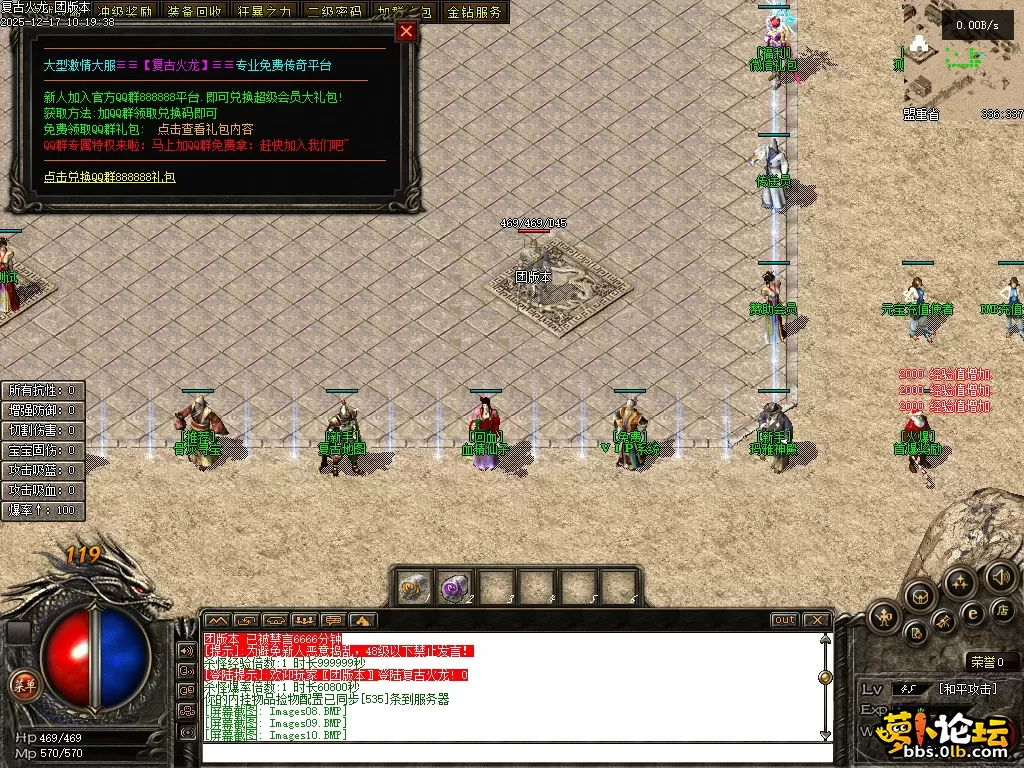This screenshot has width=1024, height=768.
Task: Close the QQ group announcement popup
Action: 406,31
